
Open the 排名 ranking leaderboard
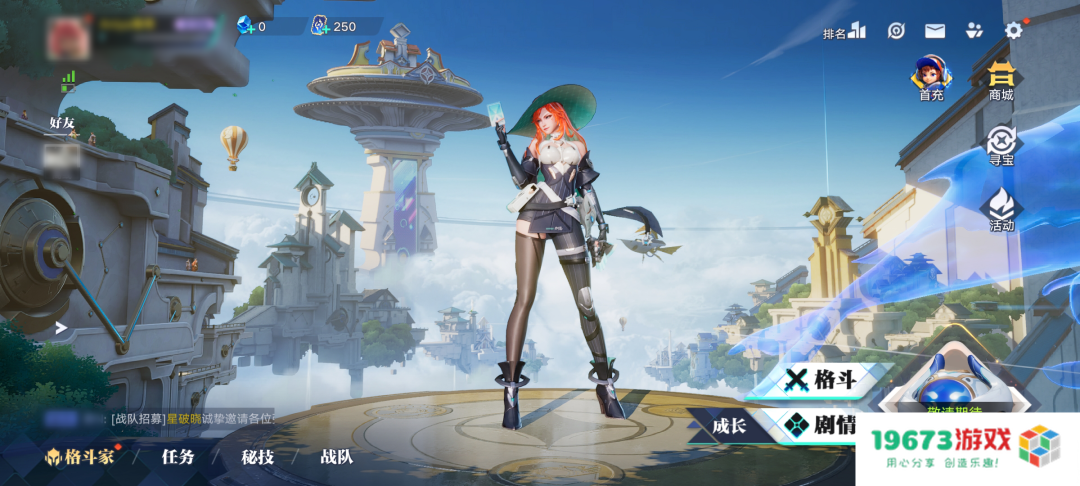click(x=844, y=32)
